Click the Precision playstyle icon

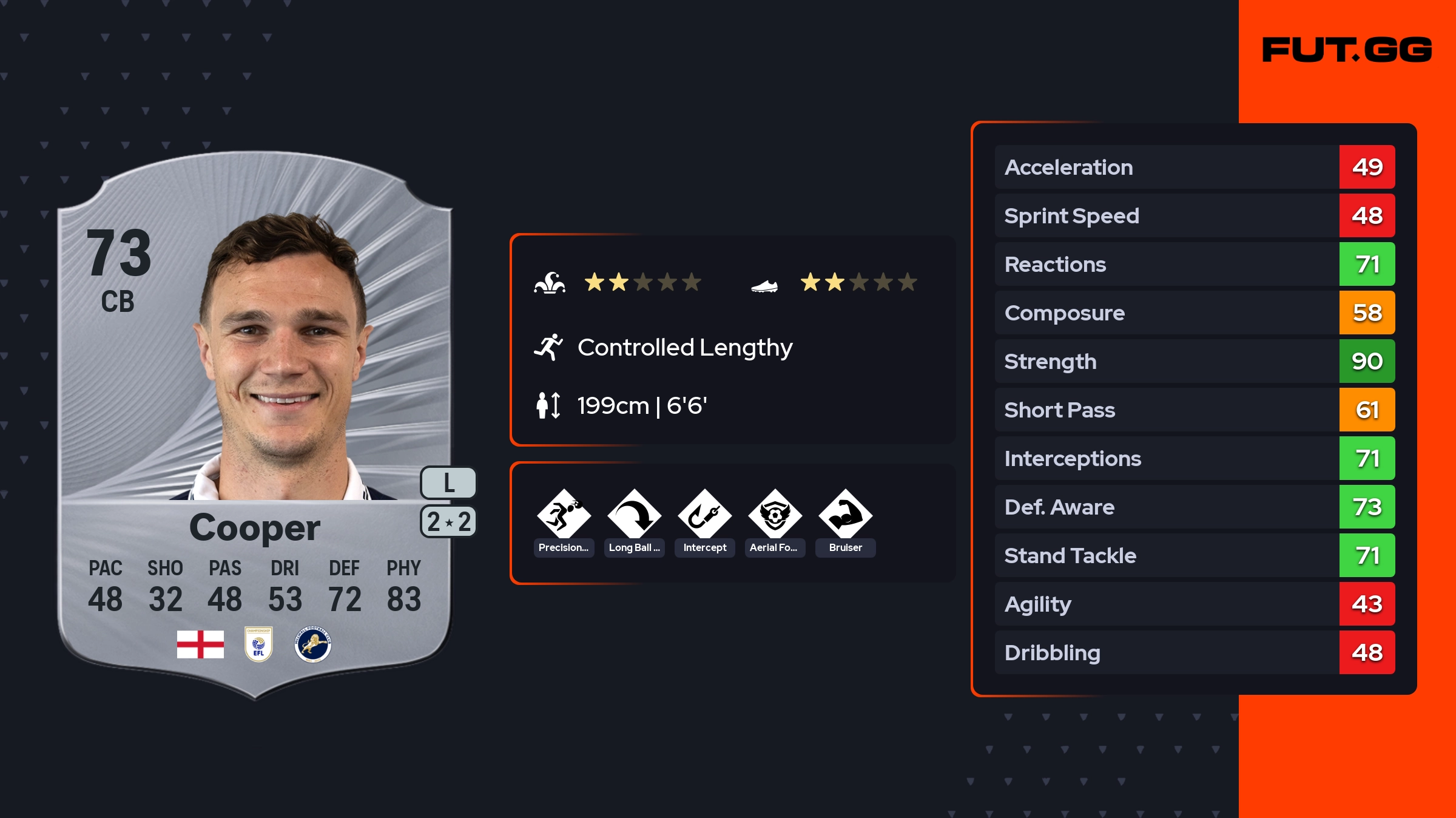(564, 516)
